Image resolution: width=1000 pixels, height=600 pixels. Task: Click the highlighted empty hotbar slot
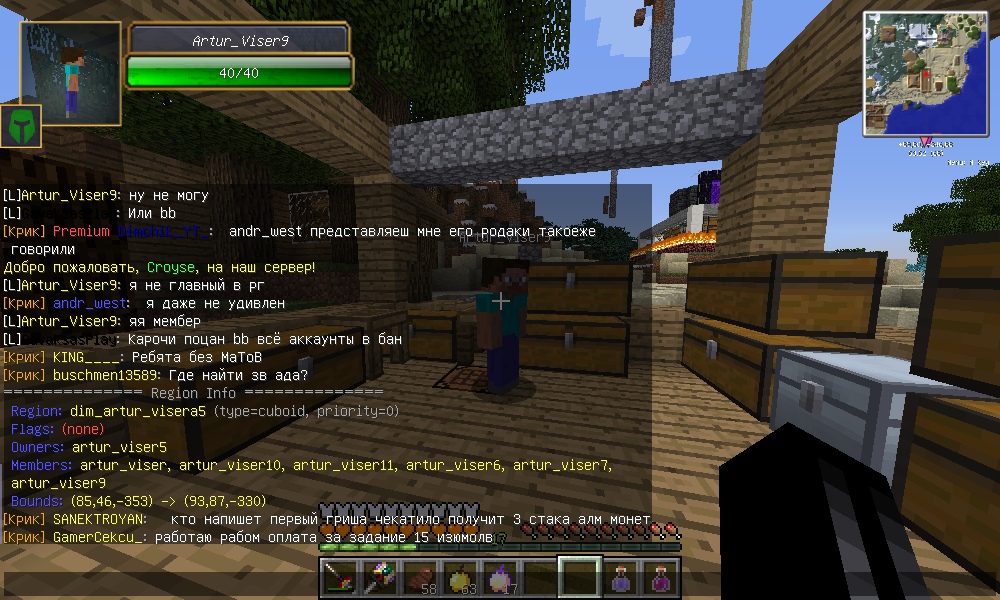click(x=580, y=578)
